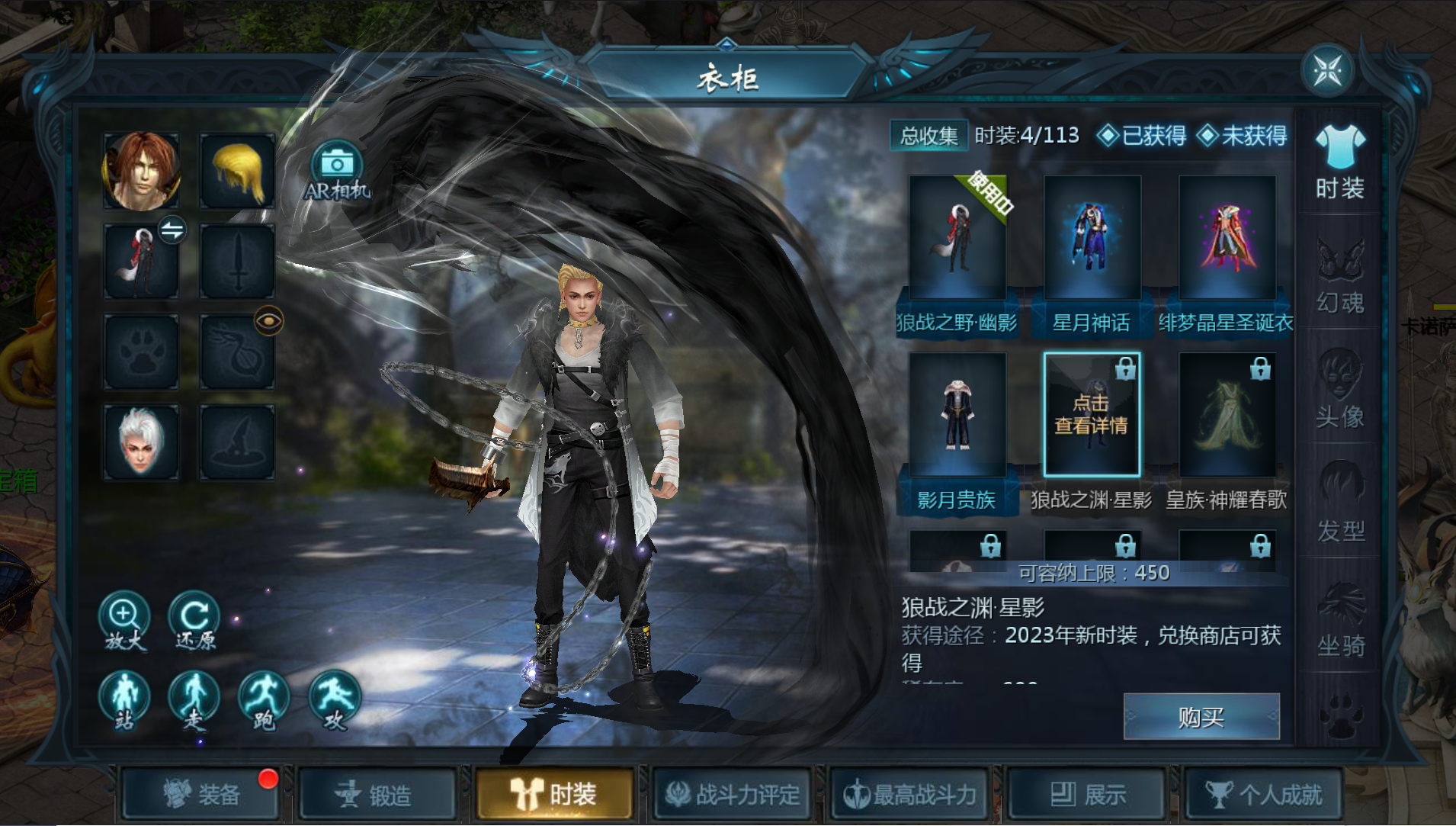Open the AR相机 camera
The width and height of the screenshot is (1456, 826).
(336, 171)
